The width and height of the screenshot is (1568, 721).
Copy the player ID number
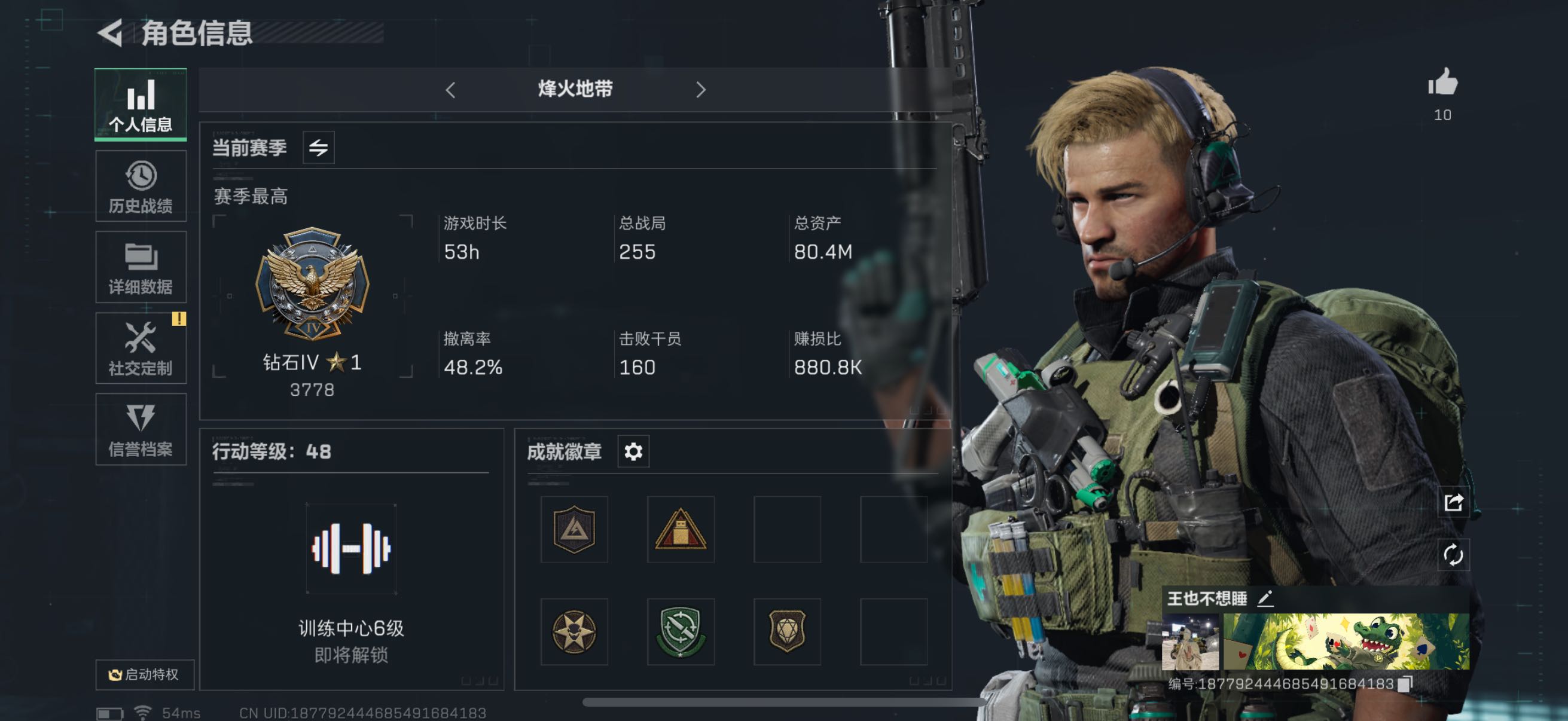[1405, 684]
